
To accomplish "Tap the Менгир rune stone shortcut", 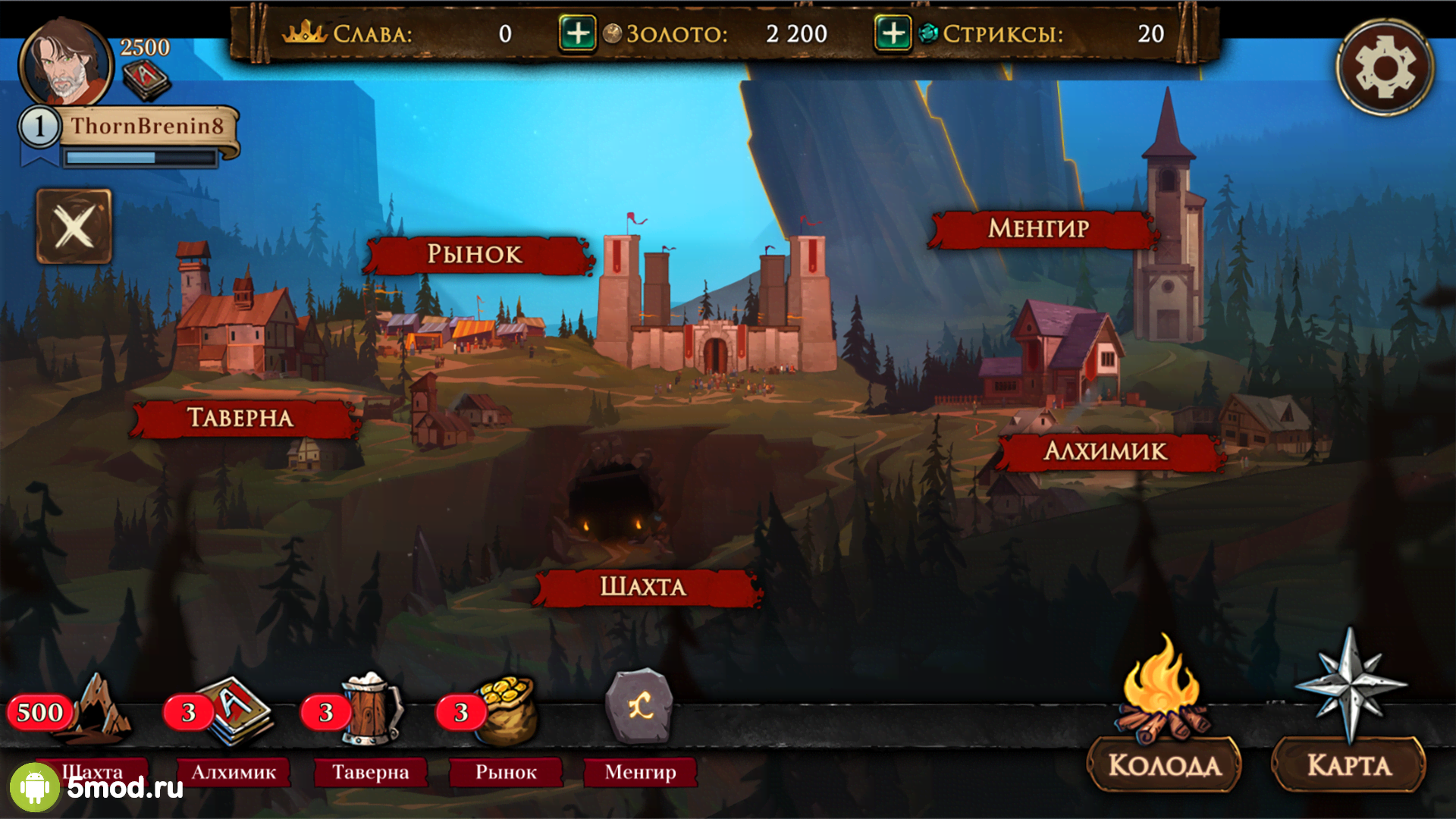I will click(x=639, y=707).
